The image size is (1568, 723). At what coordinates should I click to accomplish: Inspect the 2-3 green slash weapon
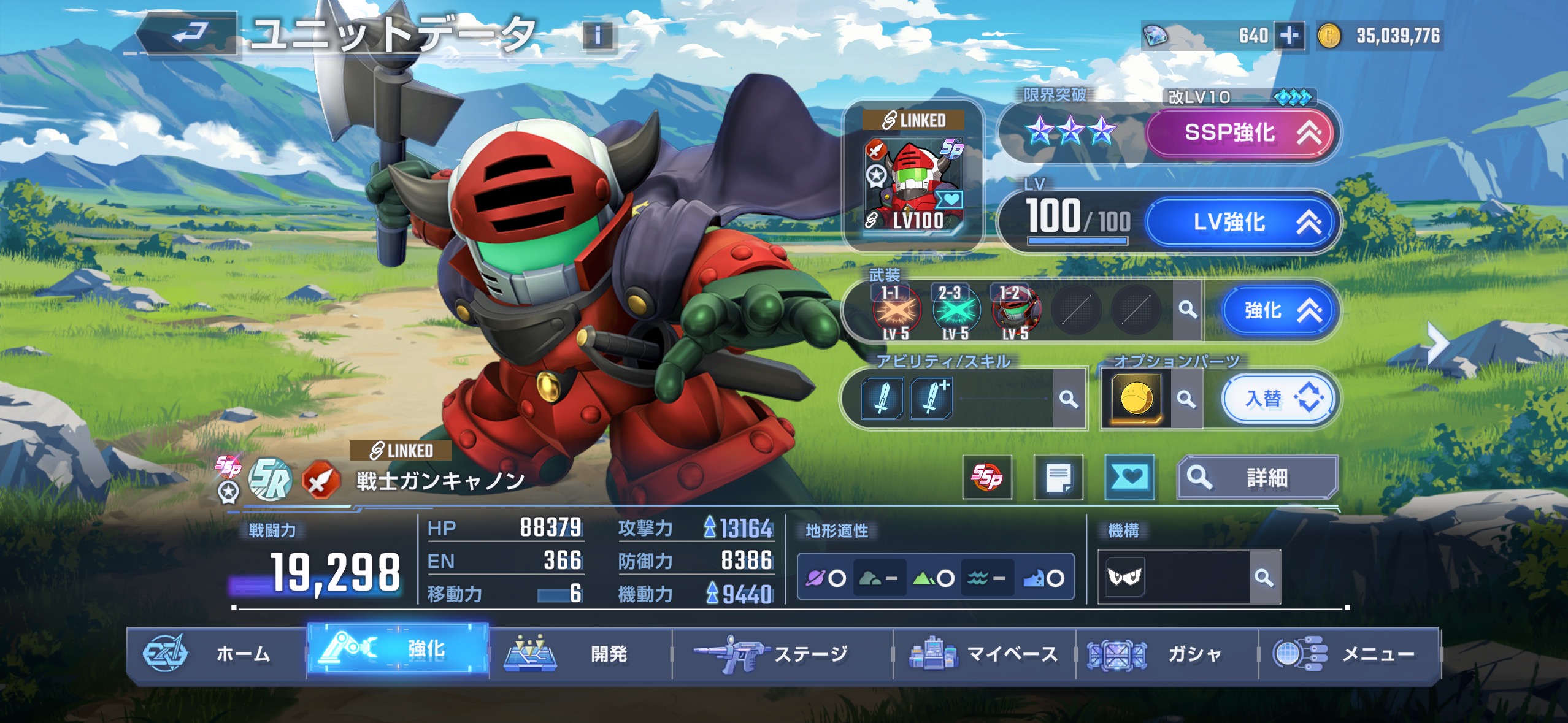click(x=956, y=310)
